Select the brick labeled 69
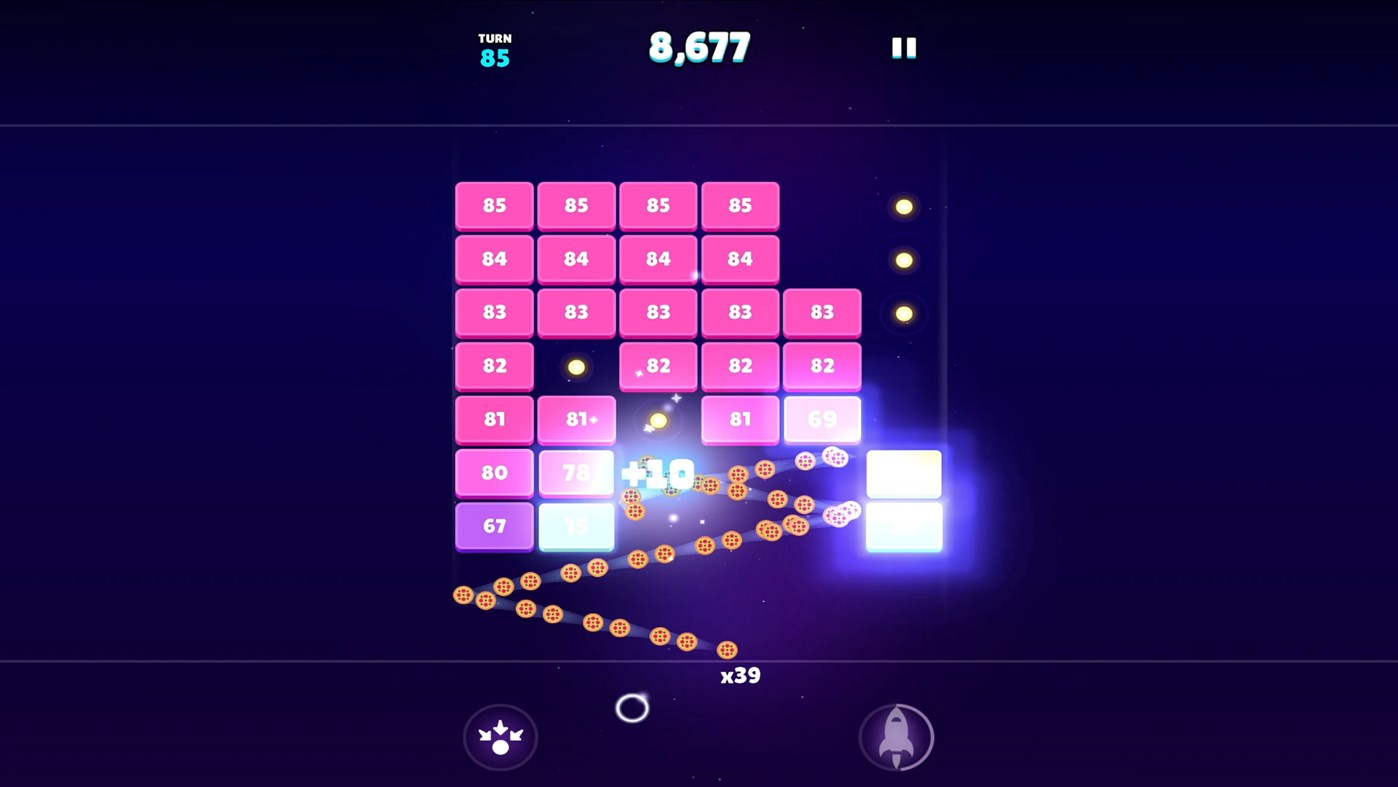Image resolution: width=1398 pixels, height=787 pixels. click(822, 419)
